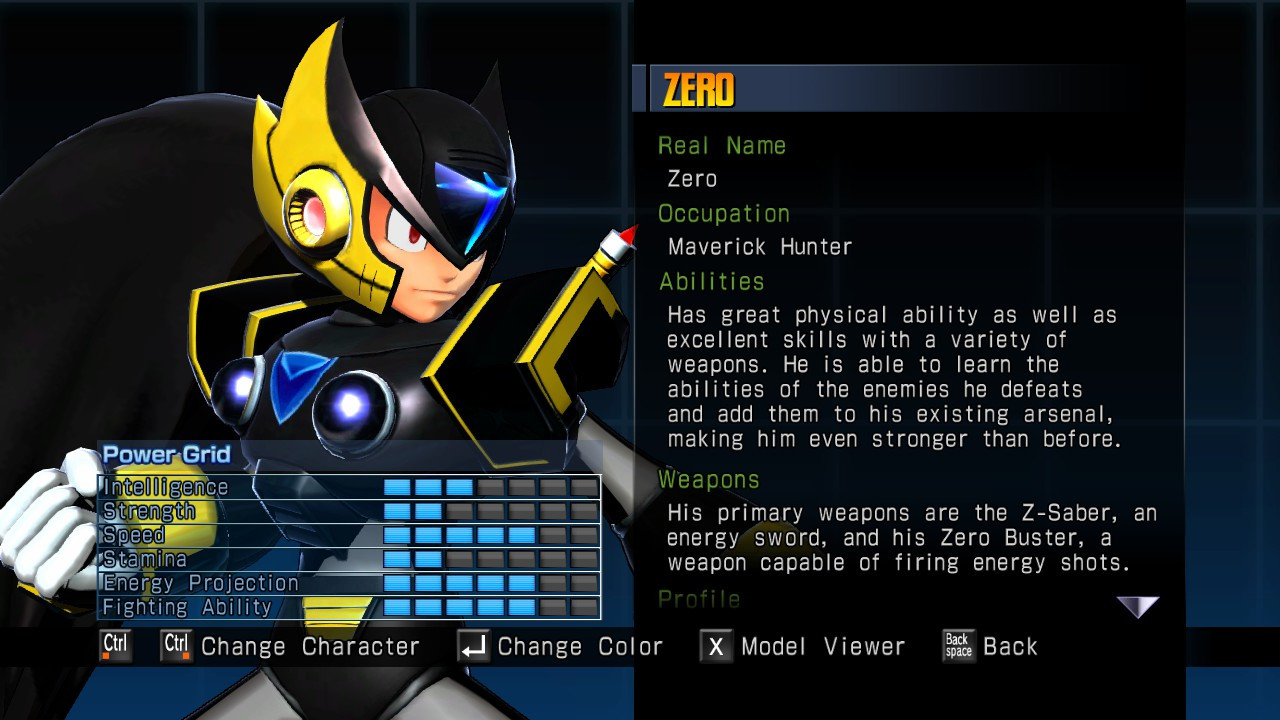Click the Power Grid panel header
This screenshot has width=1280, height=720.
165,454
